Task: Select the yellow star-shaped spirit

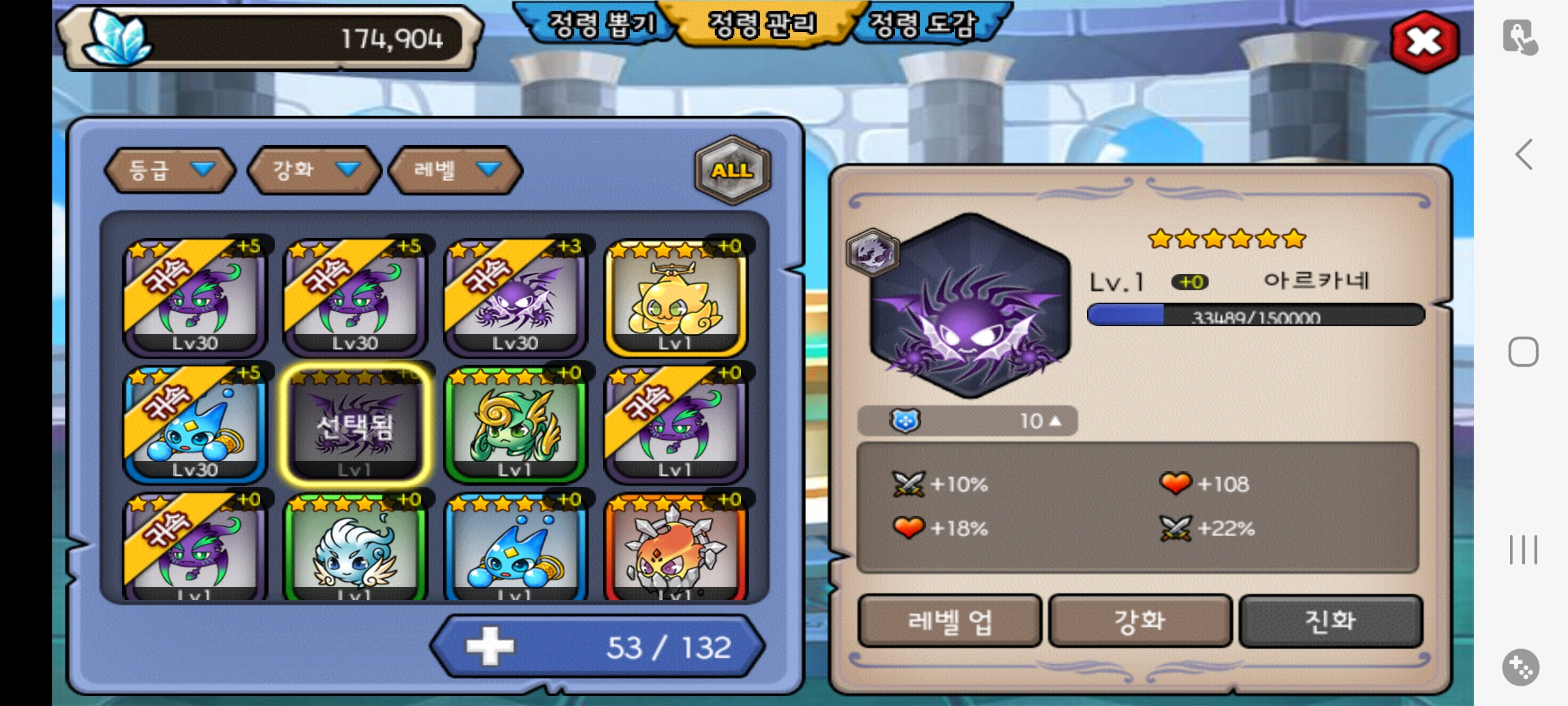Action: coord(676,299)
